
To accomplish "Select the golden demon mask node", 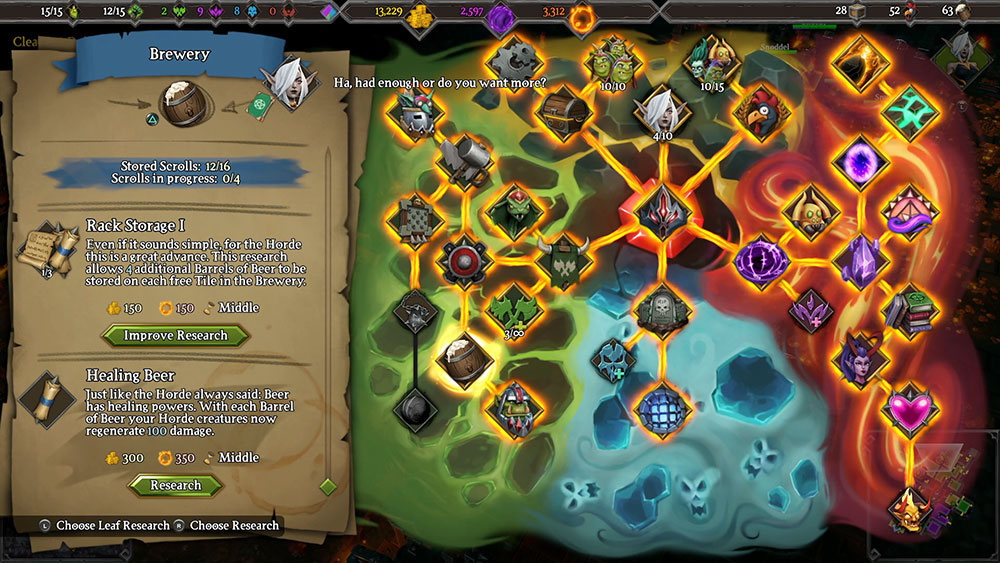I will coord(908,506).
